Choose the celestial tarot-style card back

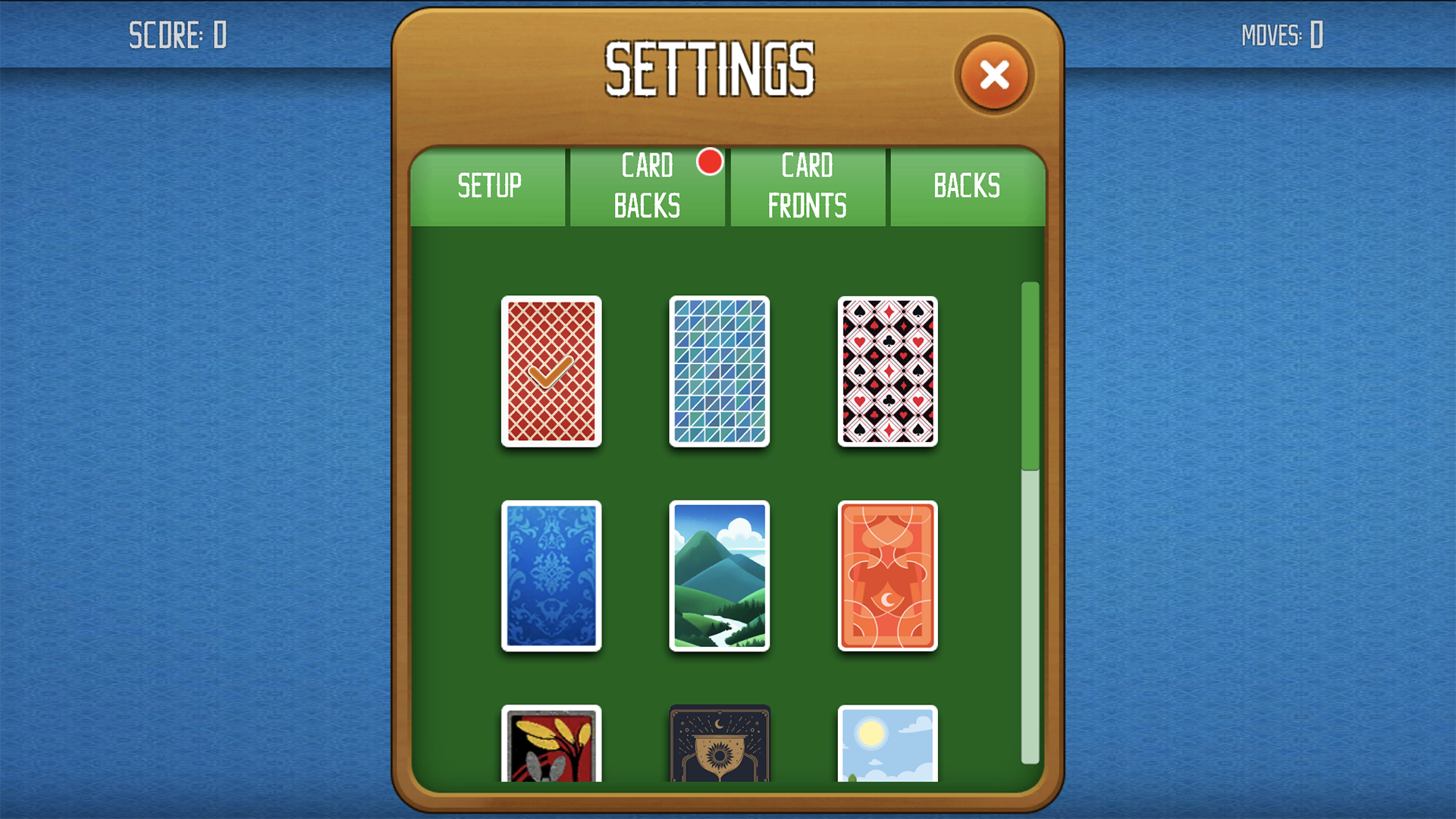click(x=719, y=747)
